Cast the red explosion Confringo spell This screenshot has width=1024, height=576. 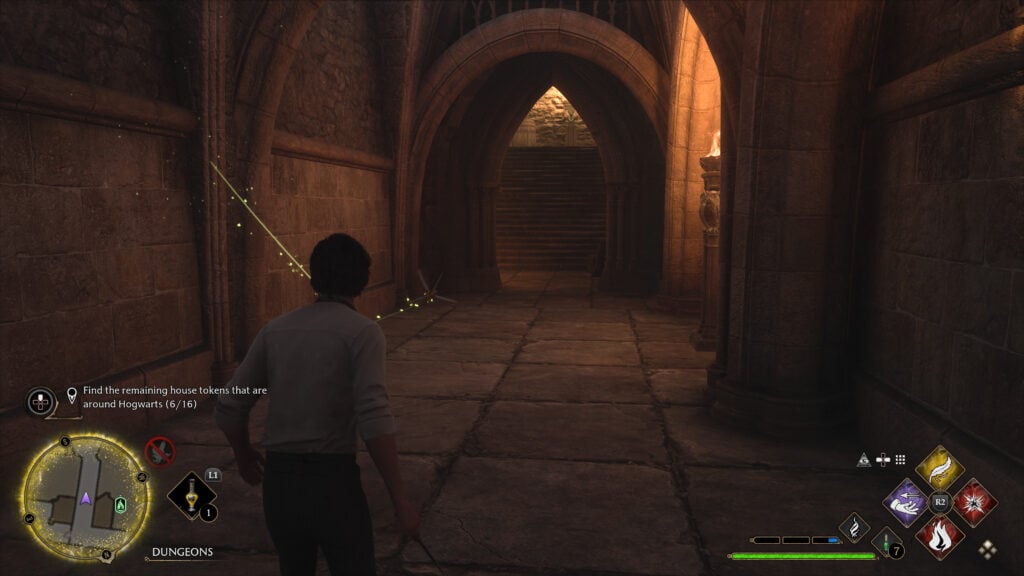coord(974,502)
